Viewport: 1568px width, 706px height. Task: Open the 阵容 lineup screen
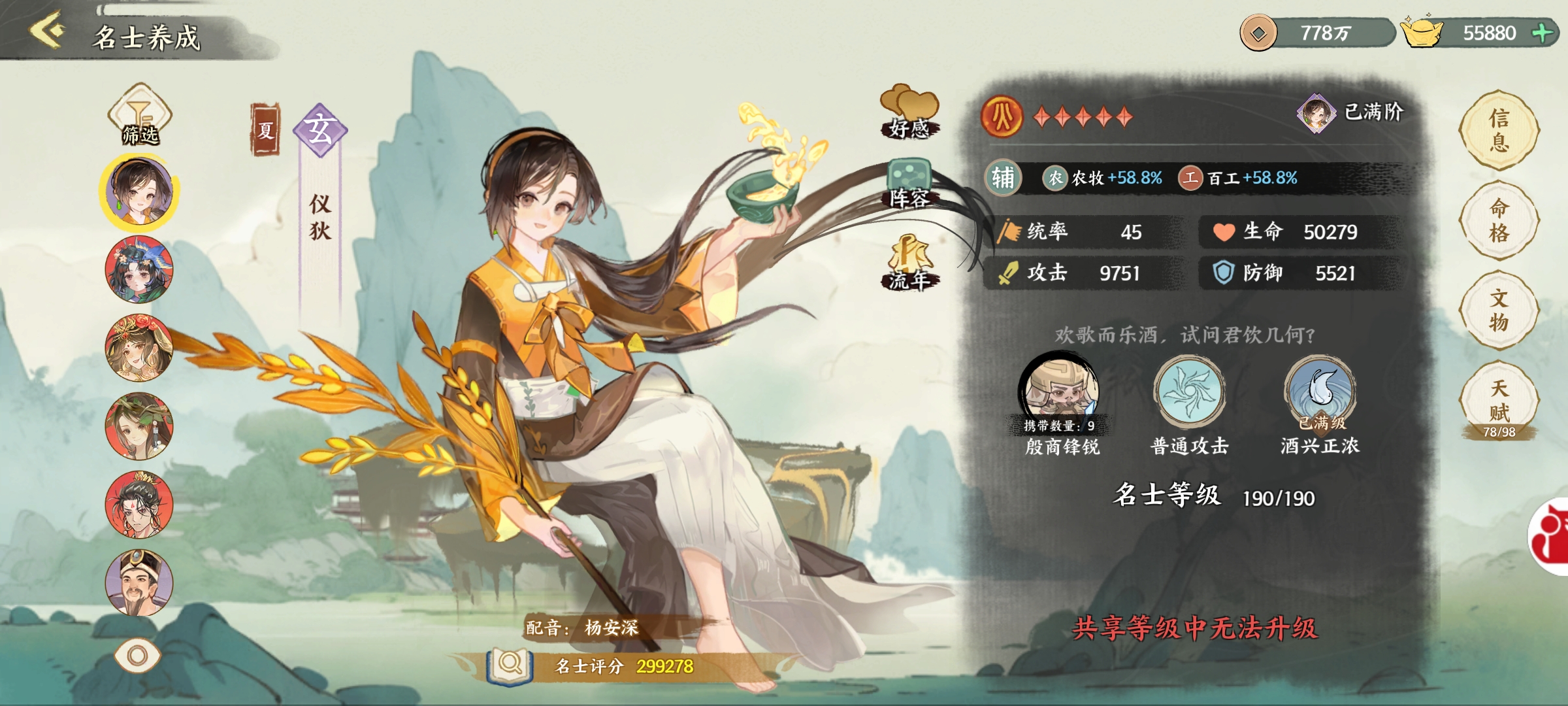coord(909,184)
